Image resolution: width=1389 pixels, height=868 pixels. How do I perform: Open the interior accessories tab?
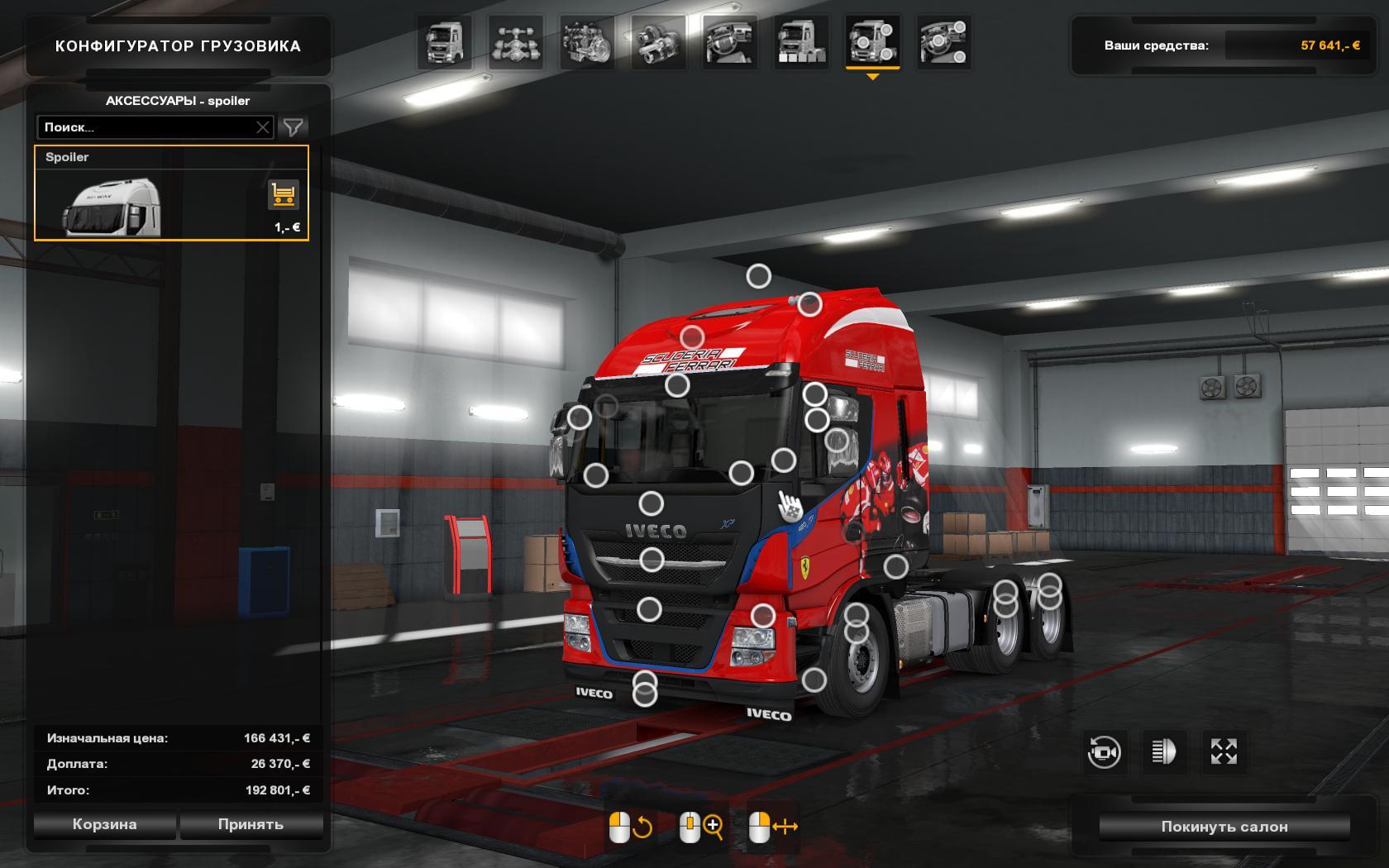click(x=943, y=42)
